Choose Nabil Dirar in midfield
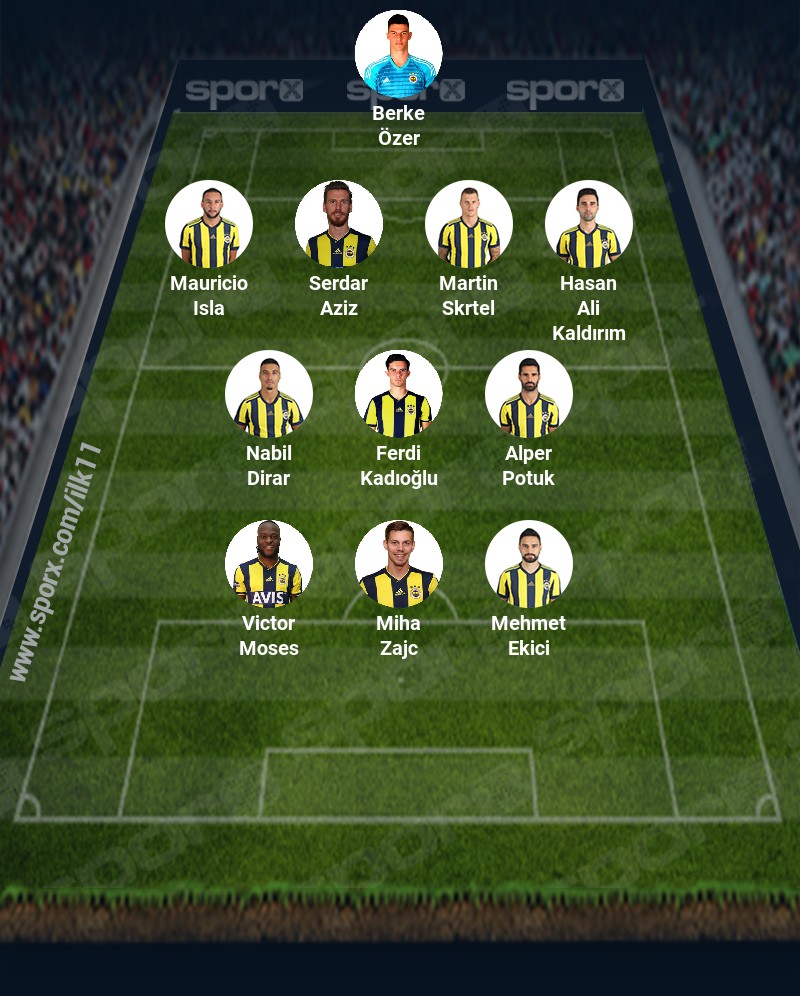 click(x=269, y=394)
